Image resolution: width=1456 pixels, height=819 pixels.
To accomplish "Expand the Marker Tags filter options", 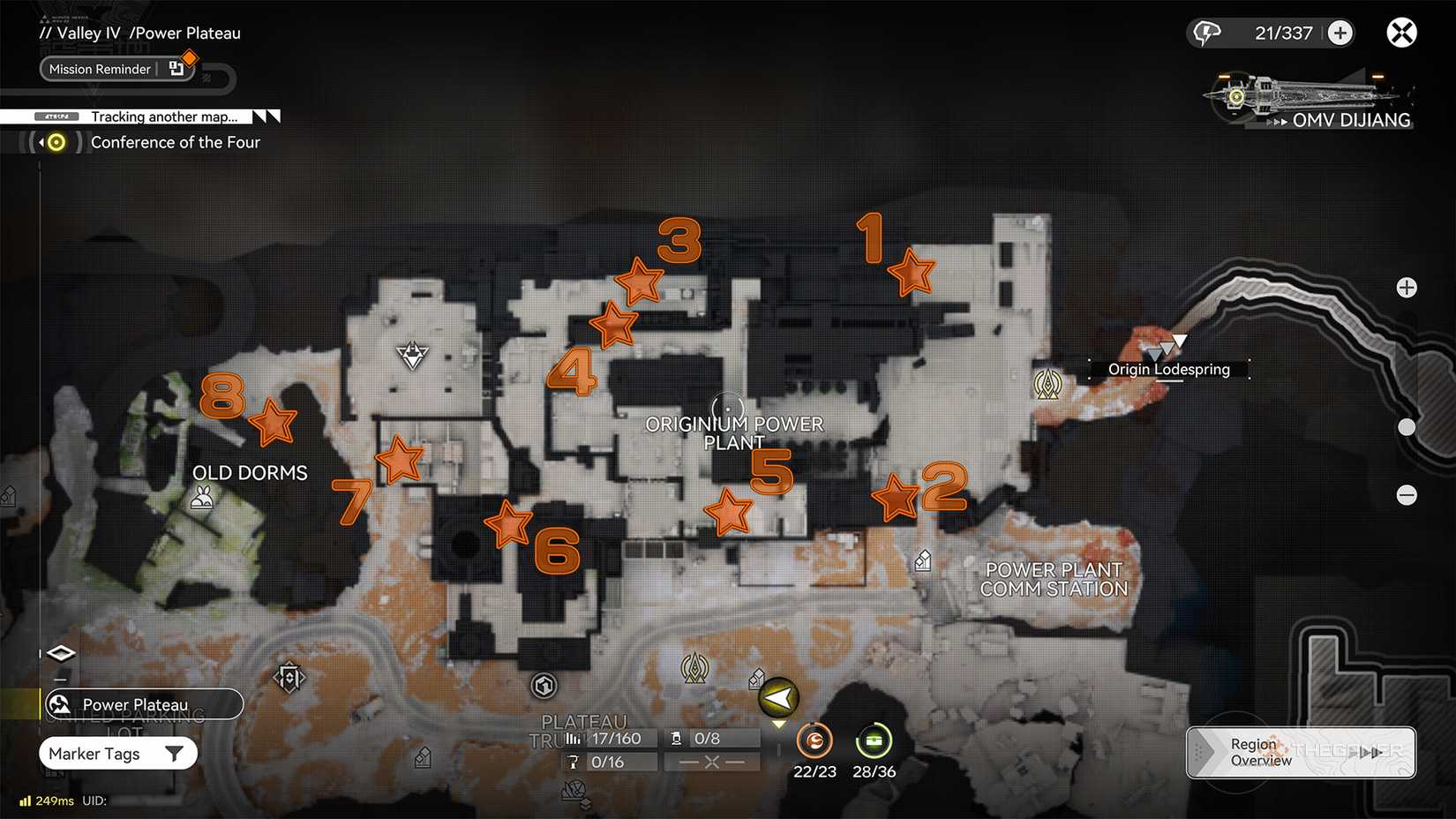I will (x=117, y=753).
